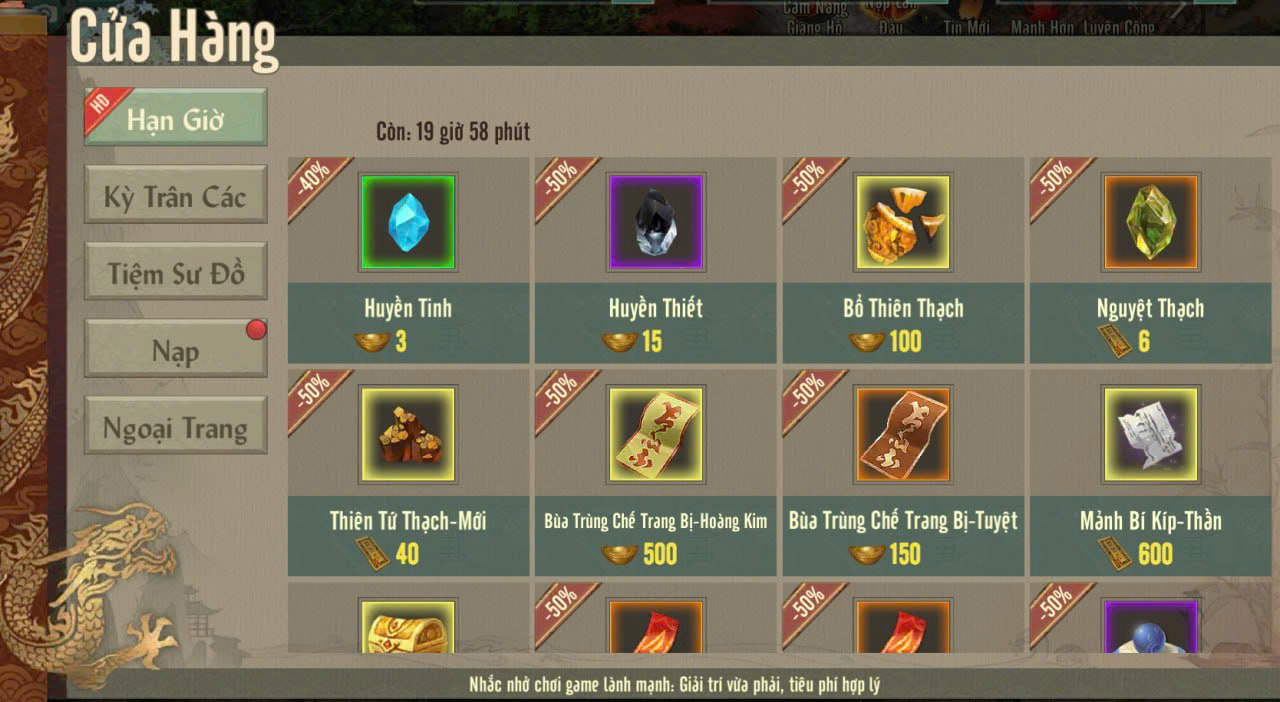This screenshot has width=1280, height=702.
Task: Select Bùa Trùng Chế Trang Bị-Hoàng Kim
Action: [x=655, y=434]
